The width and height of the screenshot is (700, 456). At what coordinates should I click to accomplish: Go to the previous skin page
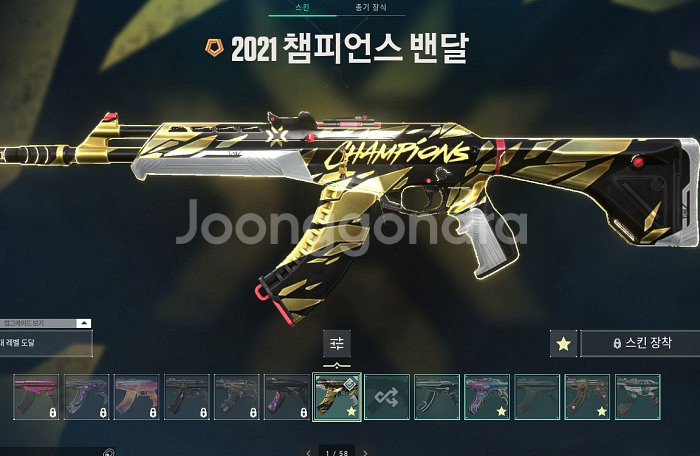click(x=309, y=452)
